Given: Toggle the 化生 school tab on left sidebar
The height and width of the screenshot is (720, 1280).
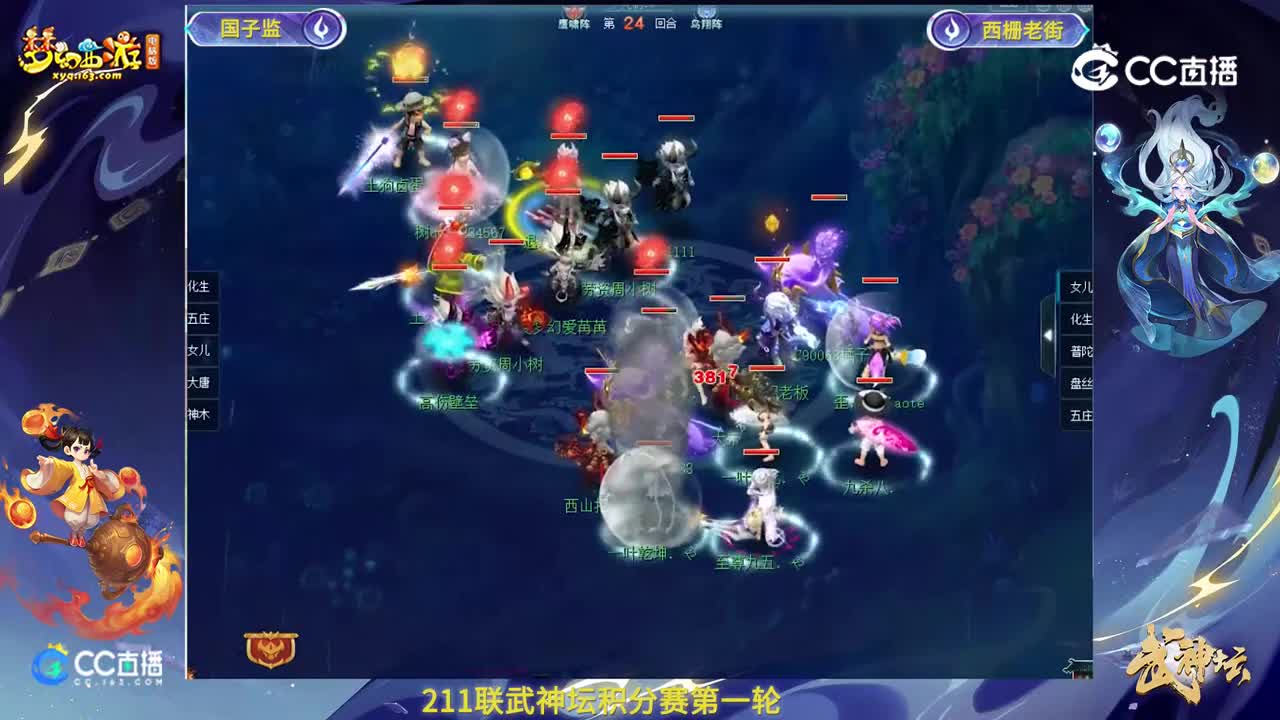Looking at the screenshot, I should [199, 287].
